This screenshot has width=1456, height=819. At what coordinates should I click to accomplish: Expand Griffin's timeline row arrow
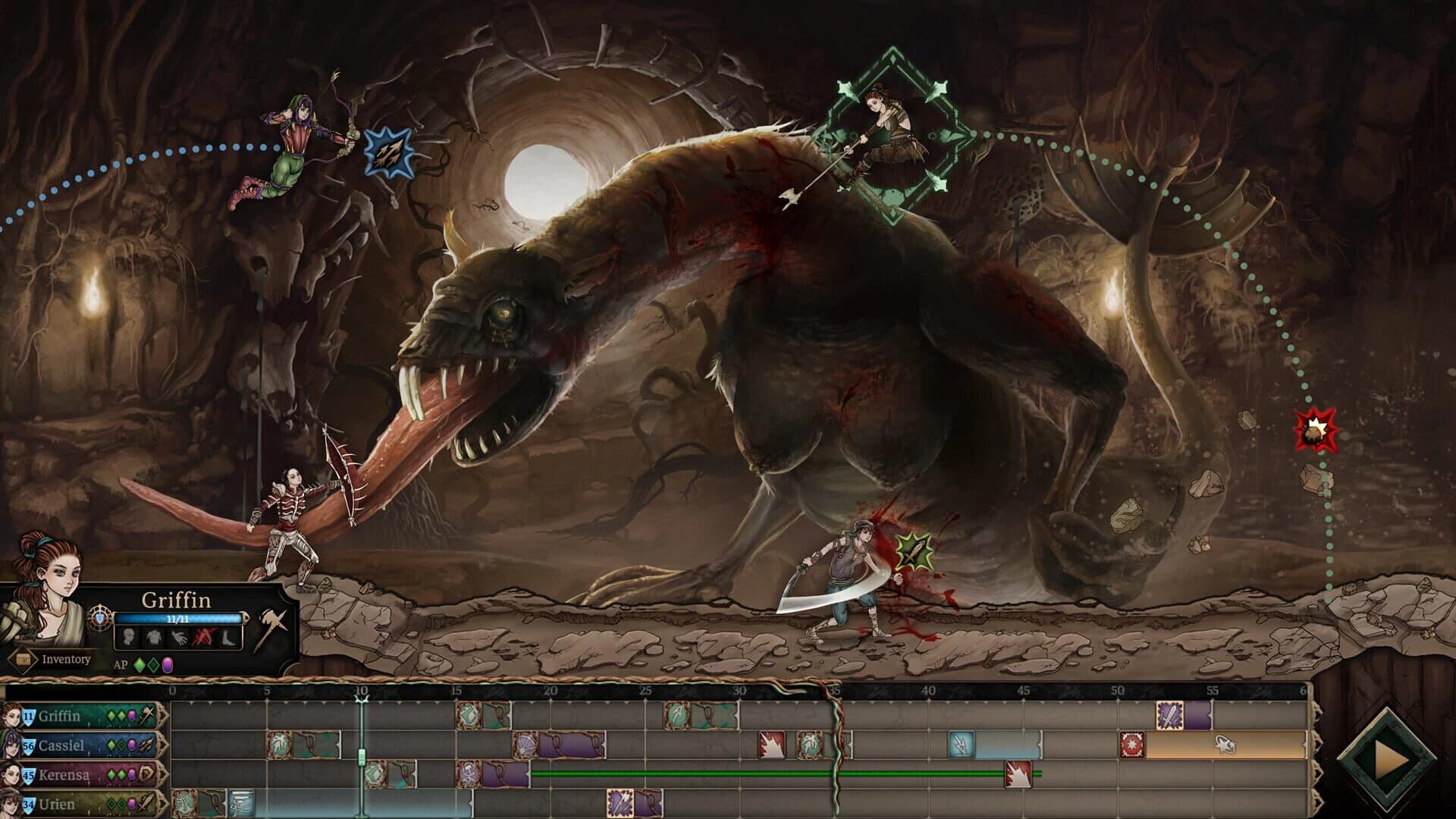[162, 715]
